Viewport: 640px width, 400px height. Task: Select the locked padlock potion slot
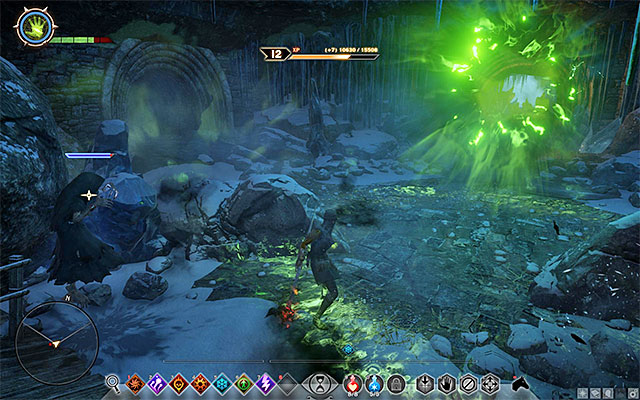(395, 382)
